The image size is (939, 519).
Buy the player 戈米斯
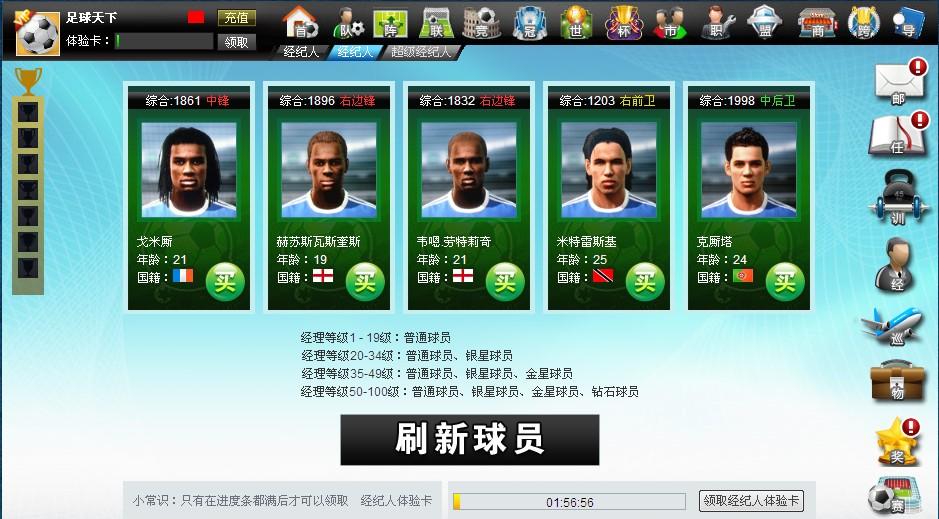(225, 279)
